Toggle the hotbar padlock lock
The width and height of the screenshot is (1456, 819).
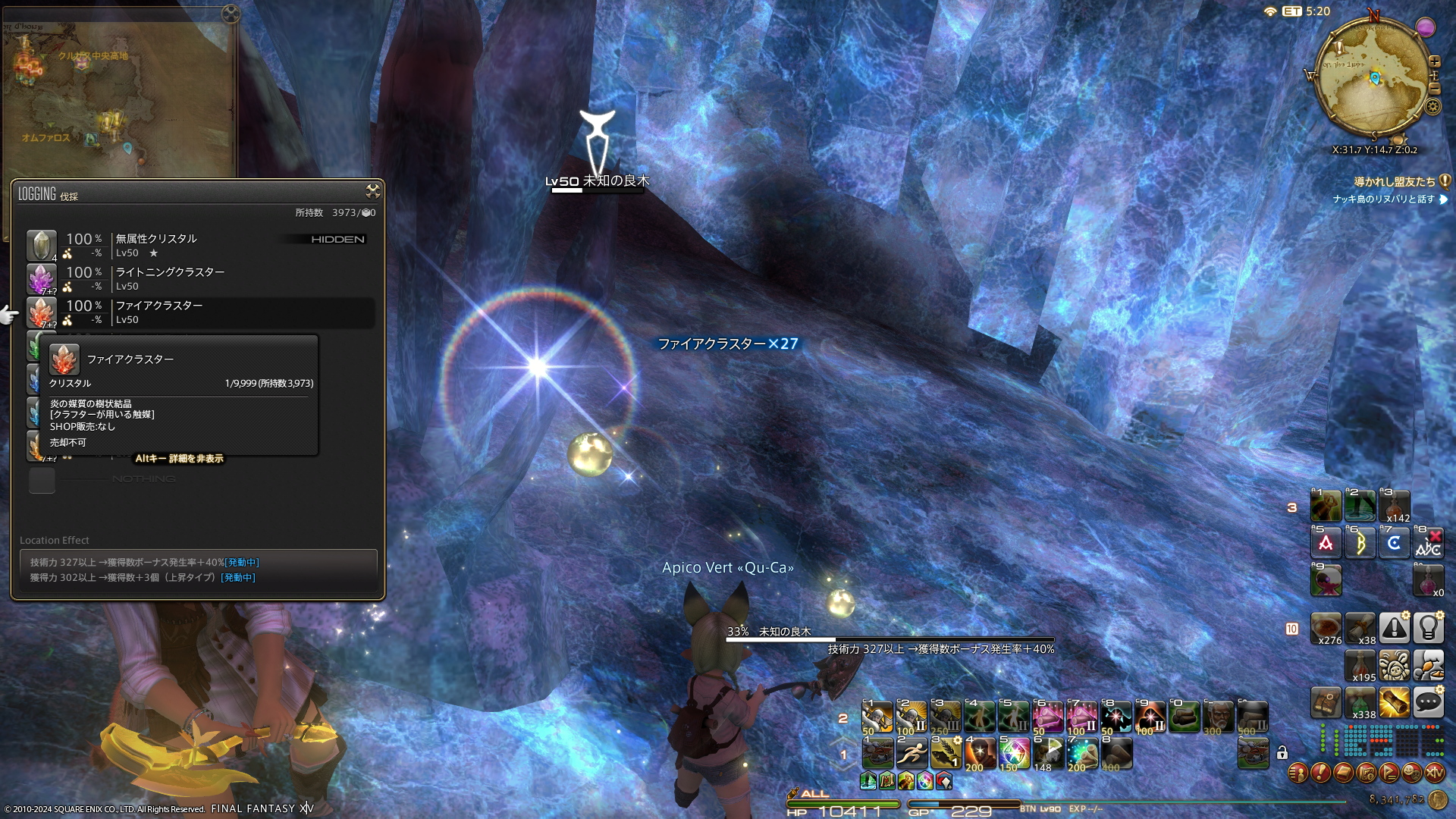coord(1282,752)
